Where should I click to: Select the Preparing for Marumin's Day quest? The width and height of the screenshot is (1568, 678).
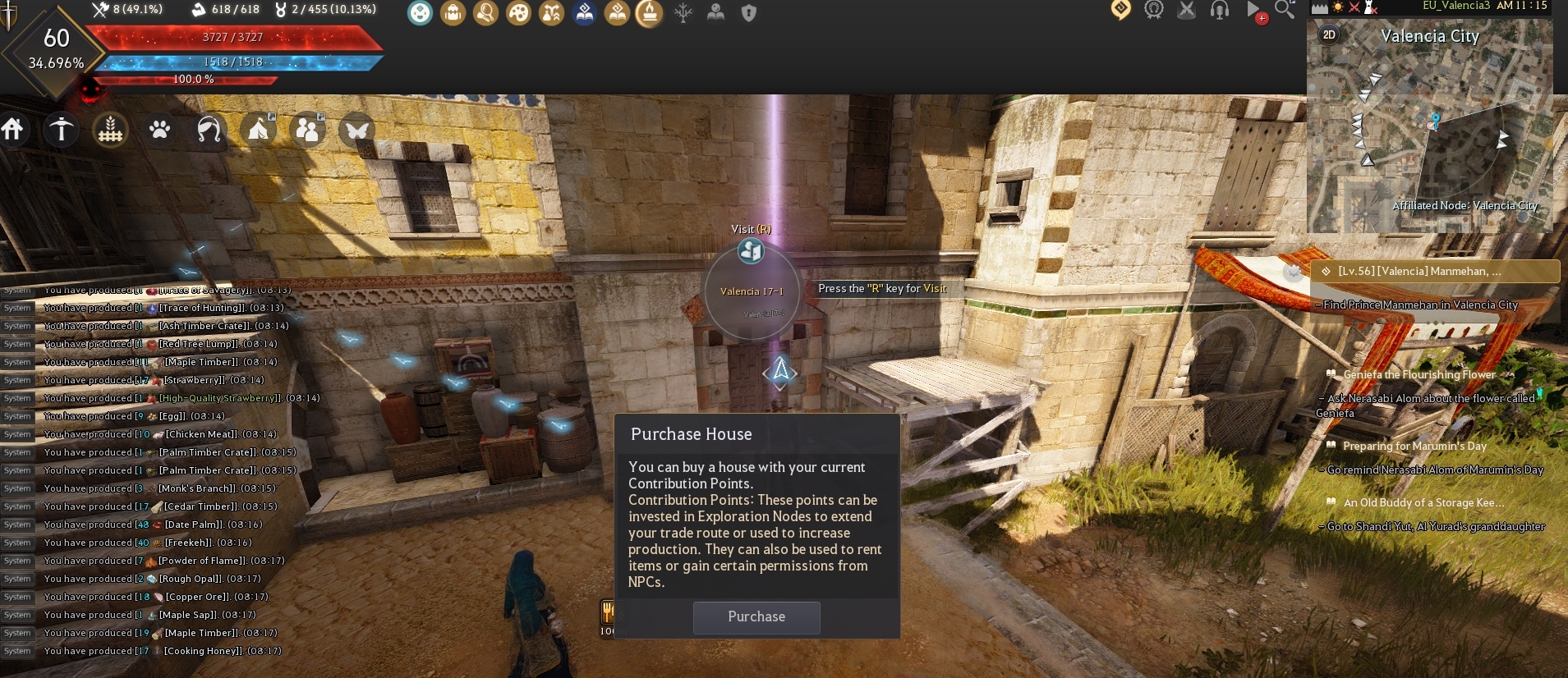pos(1414,447)
